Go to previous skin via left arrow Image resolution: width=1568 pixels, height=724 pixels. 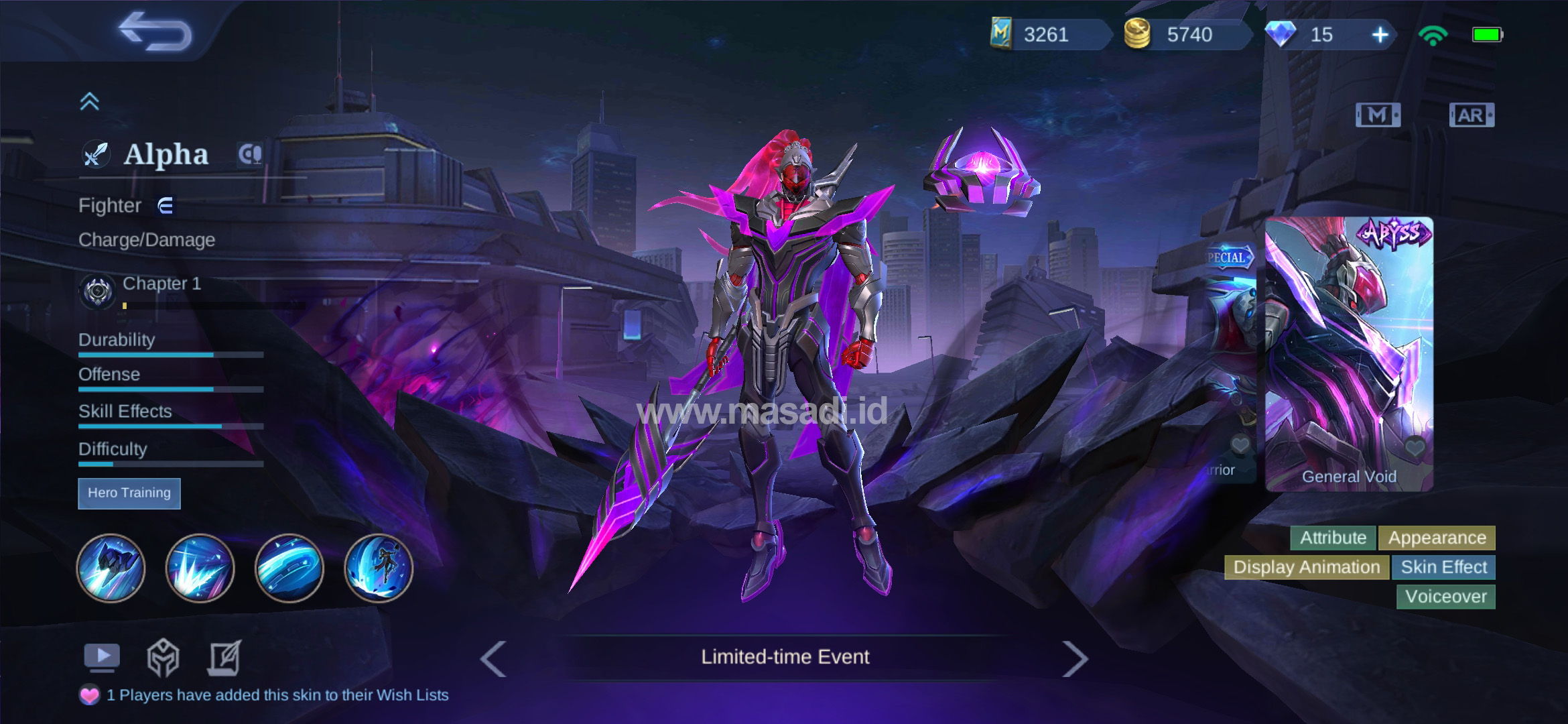click(493, 658)
